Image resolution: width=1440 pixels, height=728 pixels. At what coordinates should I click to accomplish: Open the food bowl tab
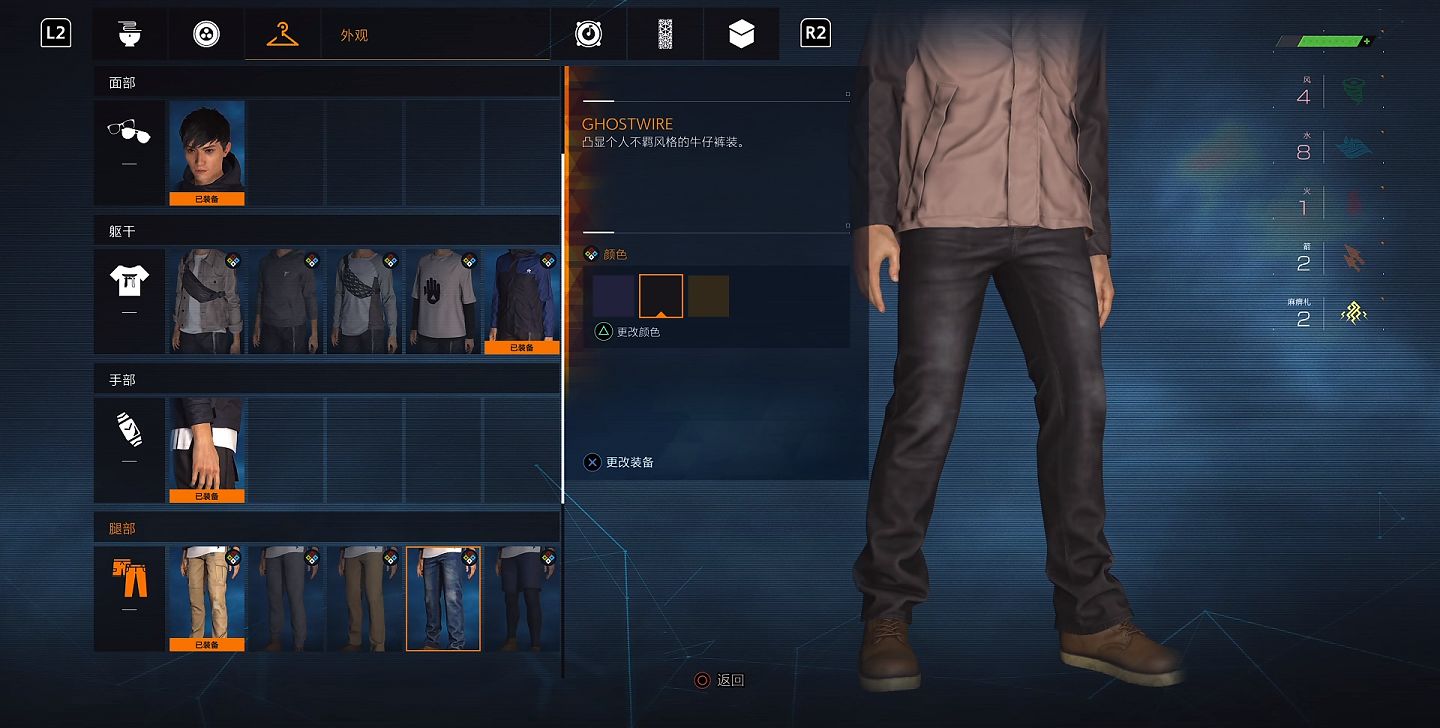click(129, 34)
